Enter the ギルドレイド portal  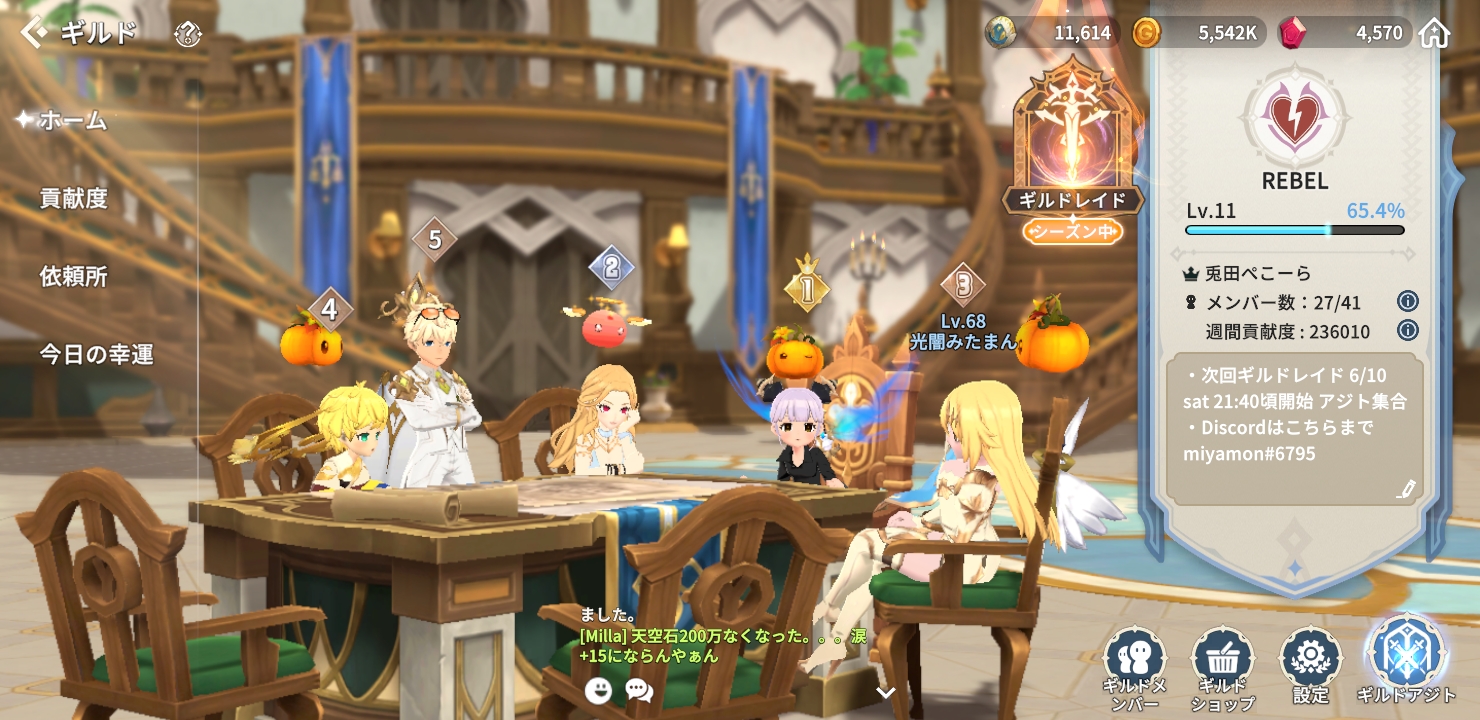pos(1072,150)
